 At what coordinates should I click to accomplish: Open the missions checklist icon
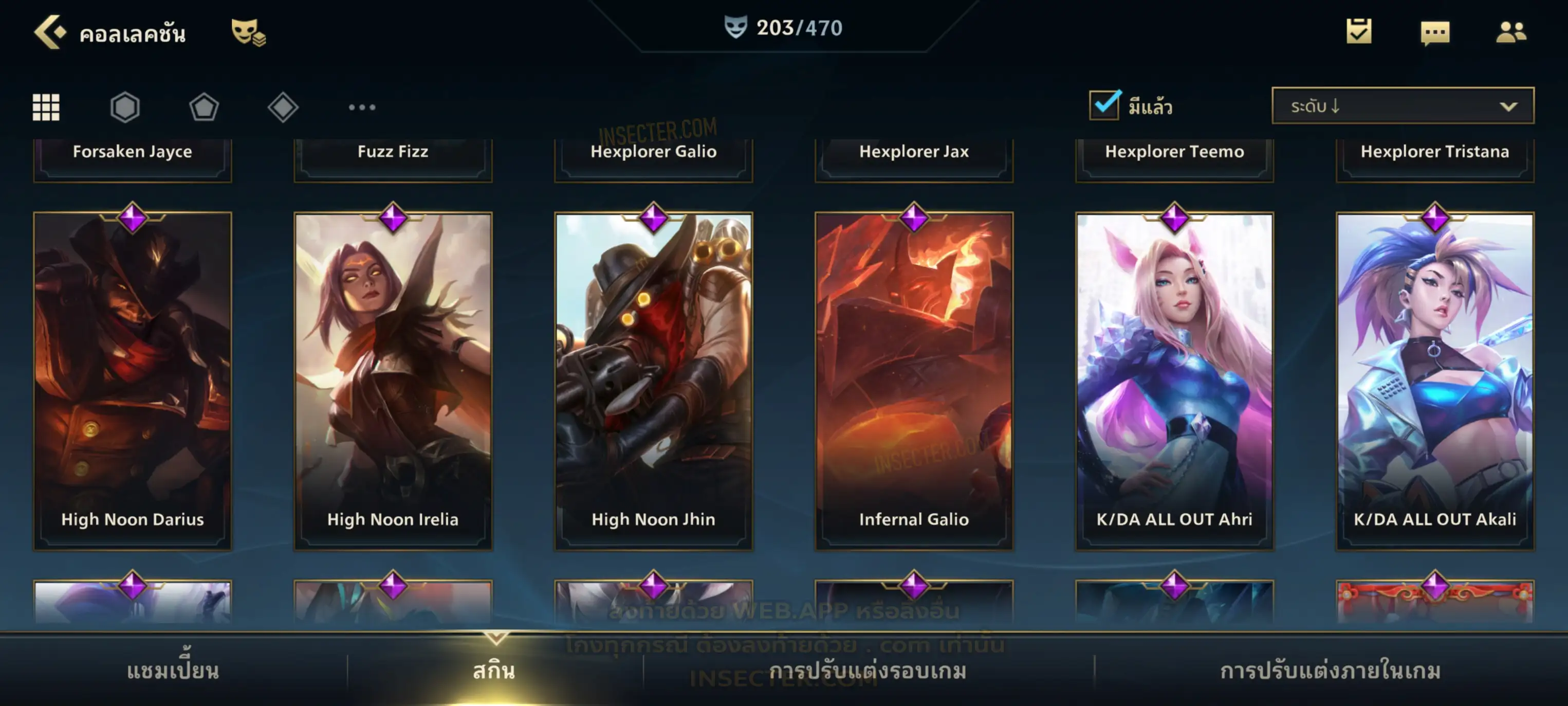(x=1358, y=32)
